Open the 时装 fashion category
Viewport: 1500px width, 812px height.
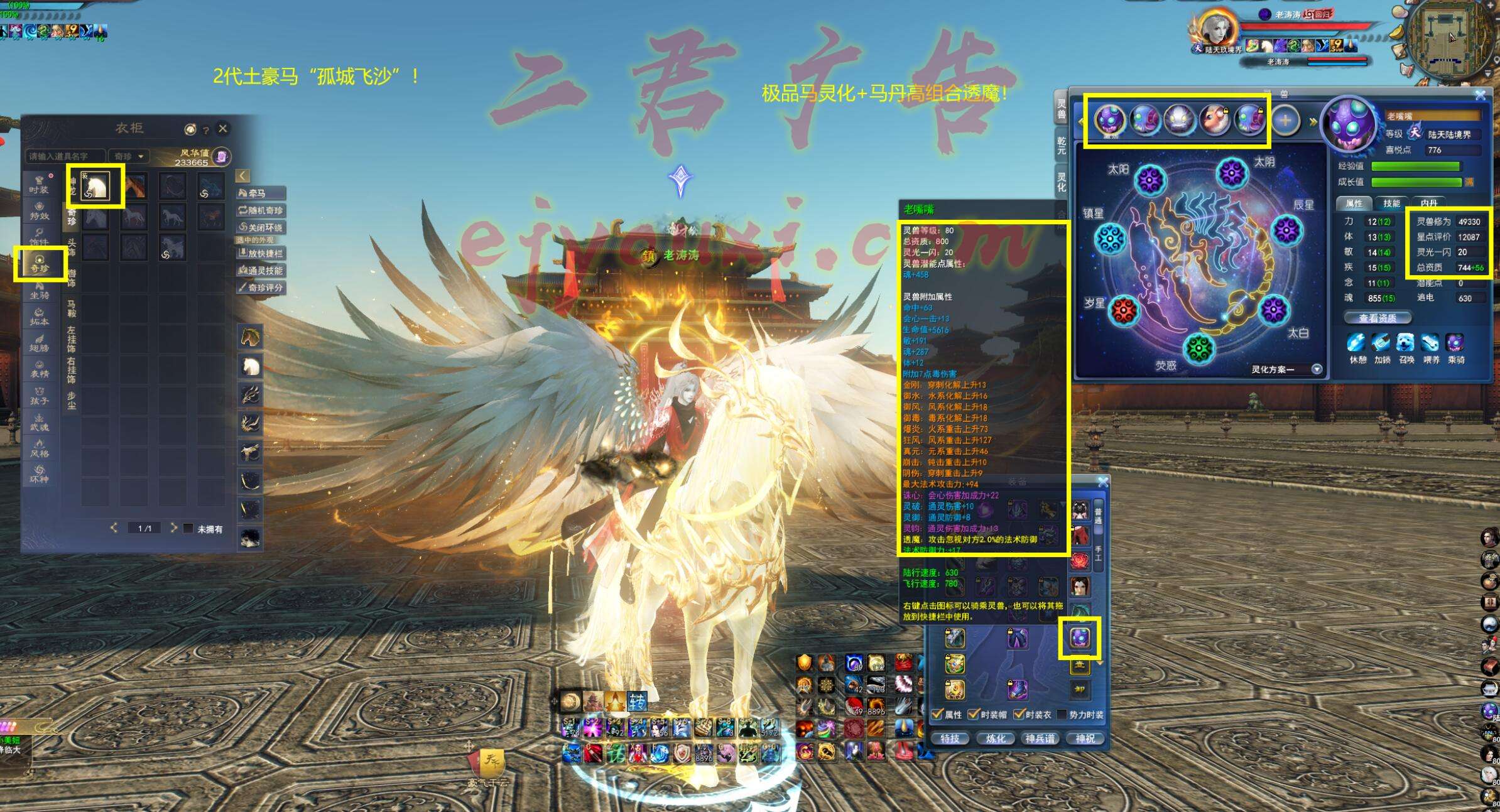(39, 185)
